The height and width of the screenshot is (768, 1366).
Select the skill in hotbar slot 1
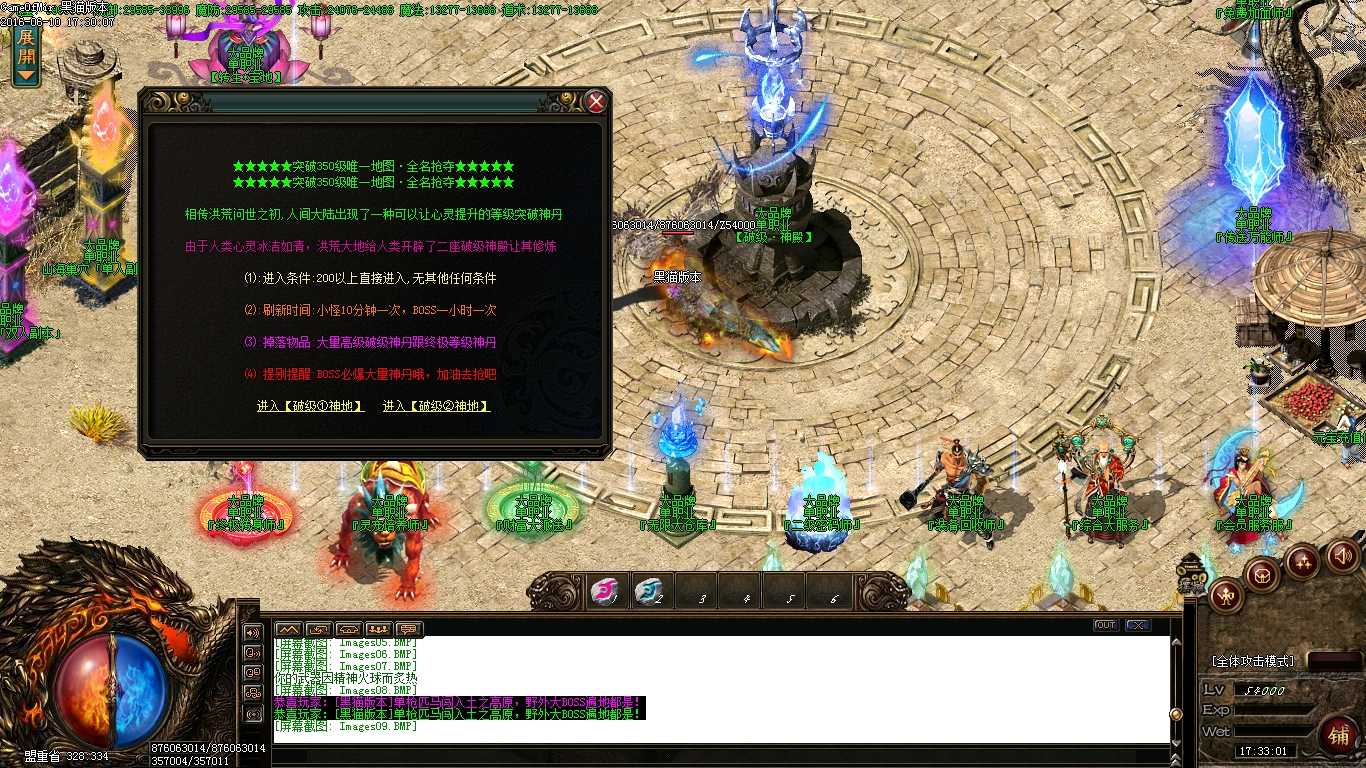point(605,593)
